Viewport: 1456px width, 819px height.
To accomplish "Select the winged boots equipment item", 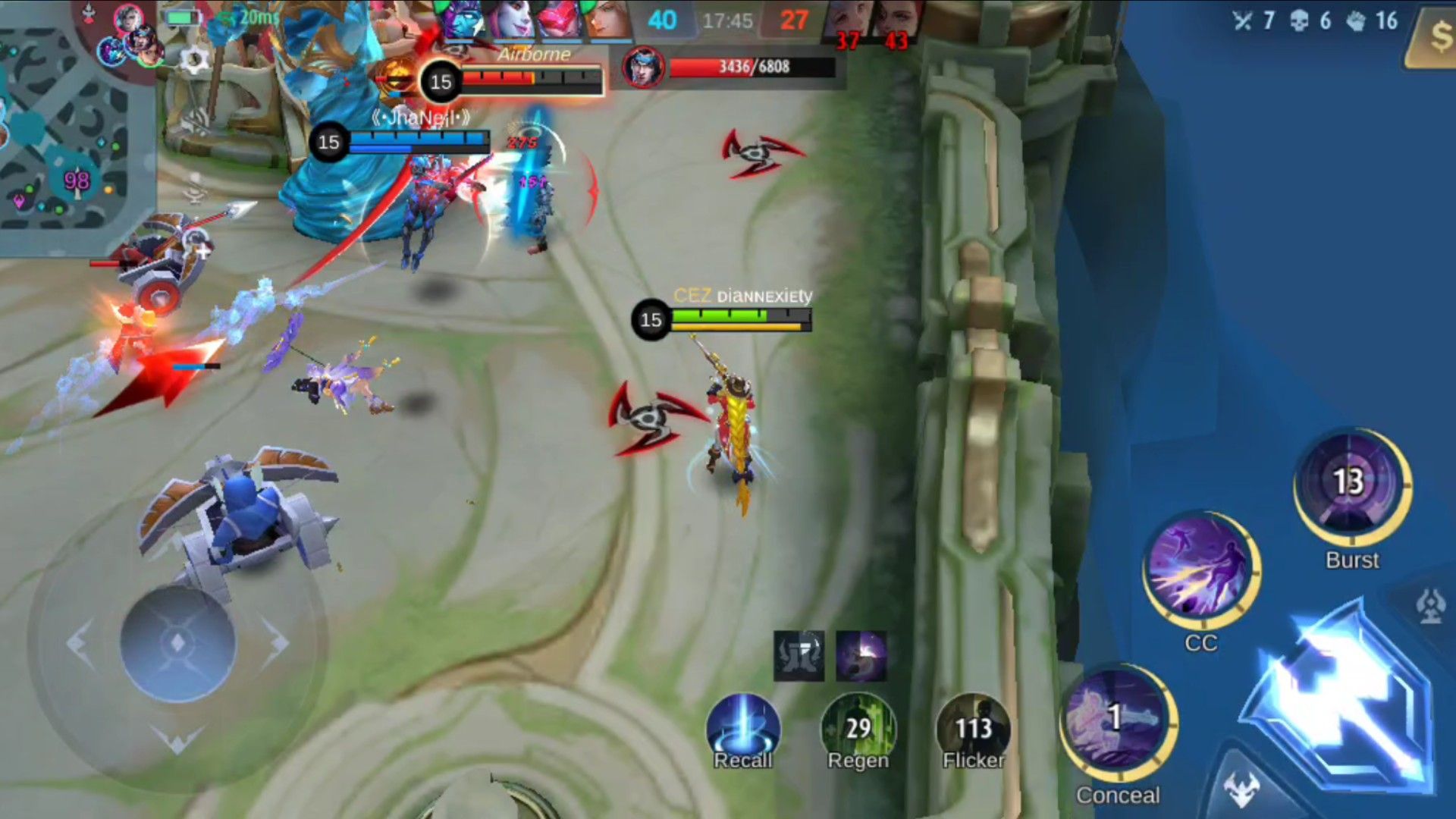I will point(799,655).
